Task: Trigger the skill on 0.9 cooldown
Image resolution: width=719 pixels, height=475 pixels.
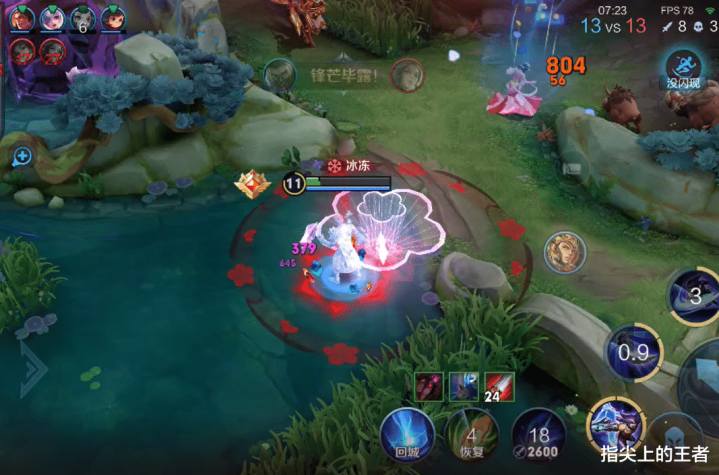Action: [x=632, y=352]
